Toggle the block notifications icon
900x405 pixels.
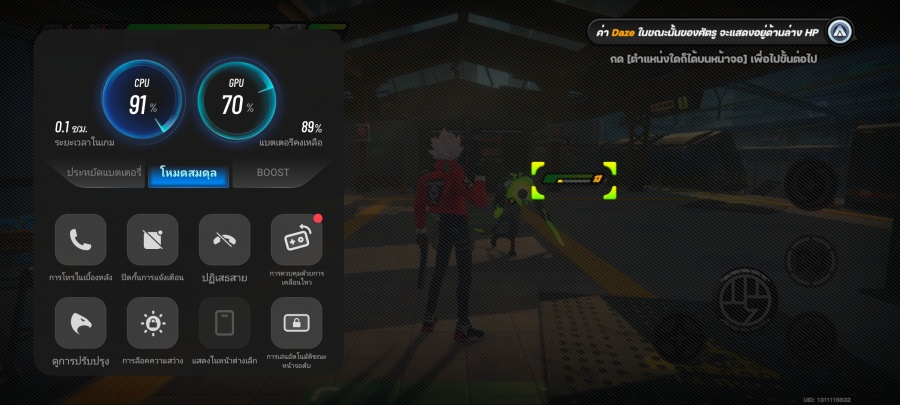pos(153,240)
